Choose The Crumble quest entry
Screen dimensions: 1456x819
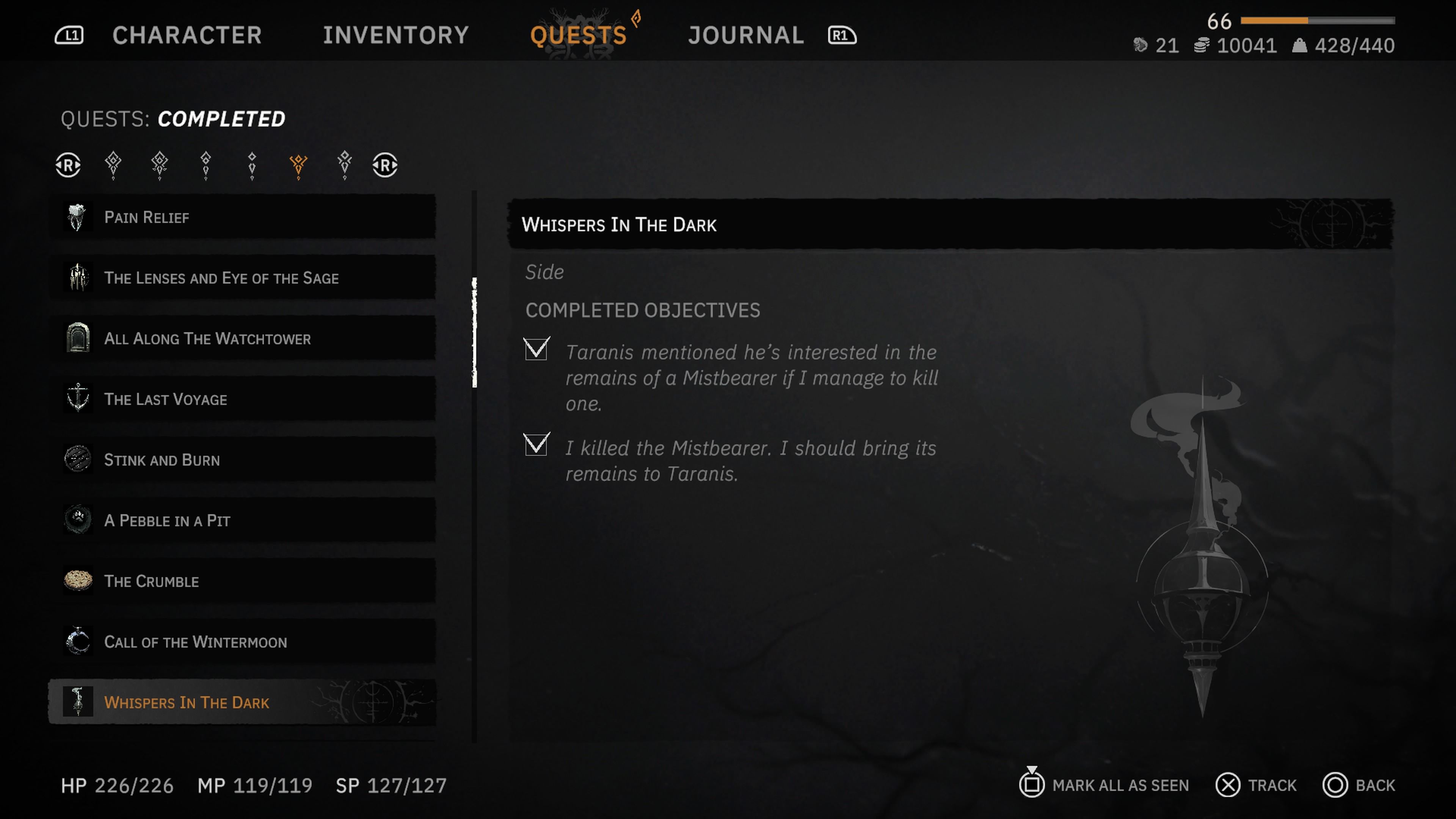click(x=243, y=581)
